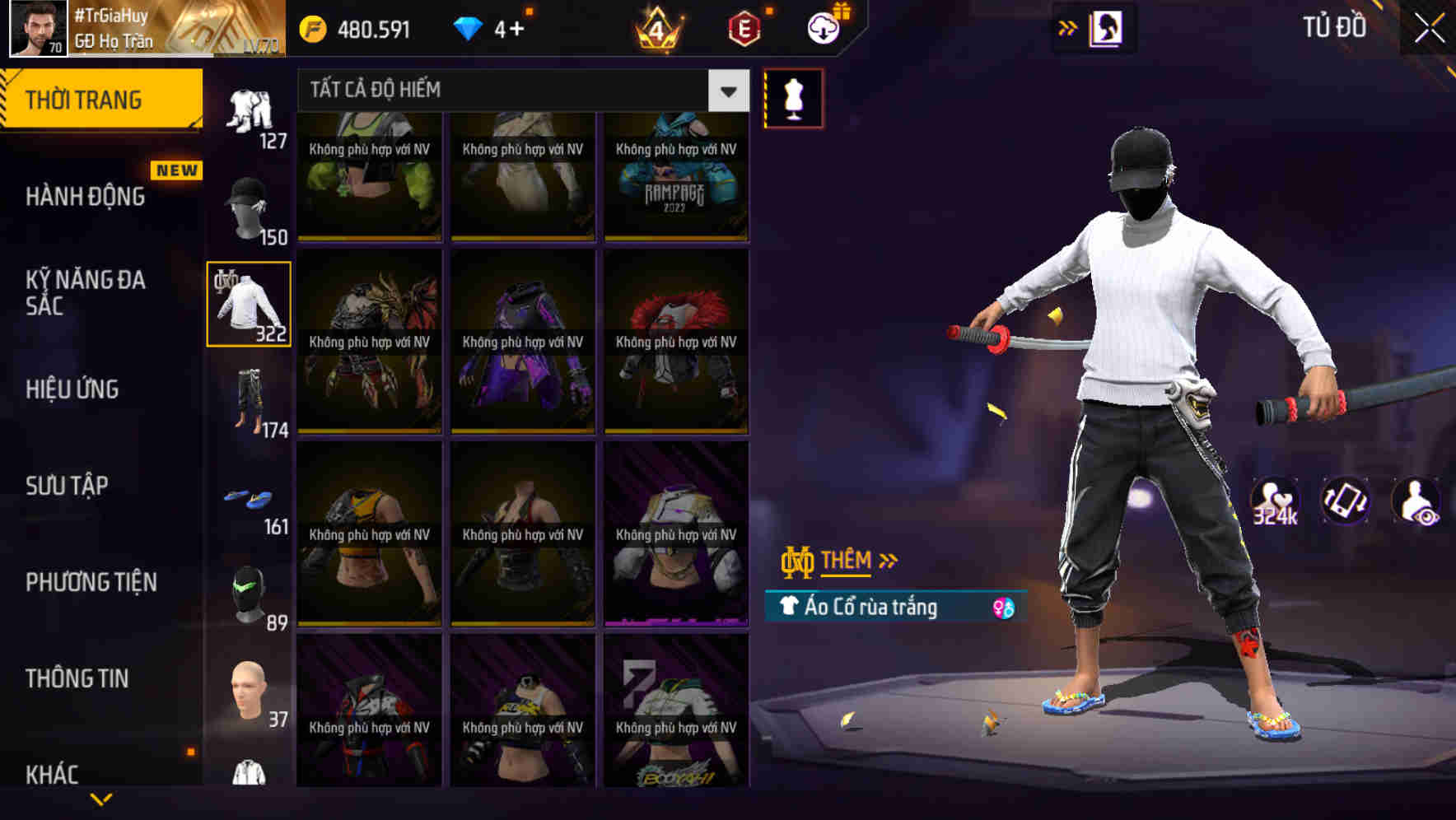Toggle gender on Áo Cổ rùa trắng item

point(1003,606)
